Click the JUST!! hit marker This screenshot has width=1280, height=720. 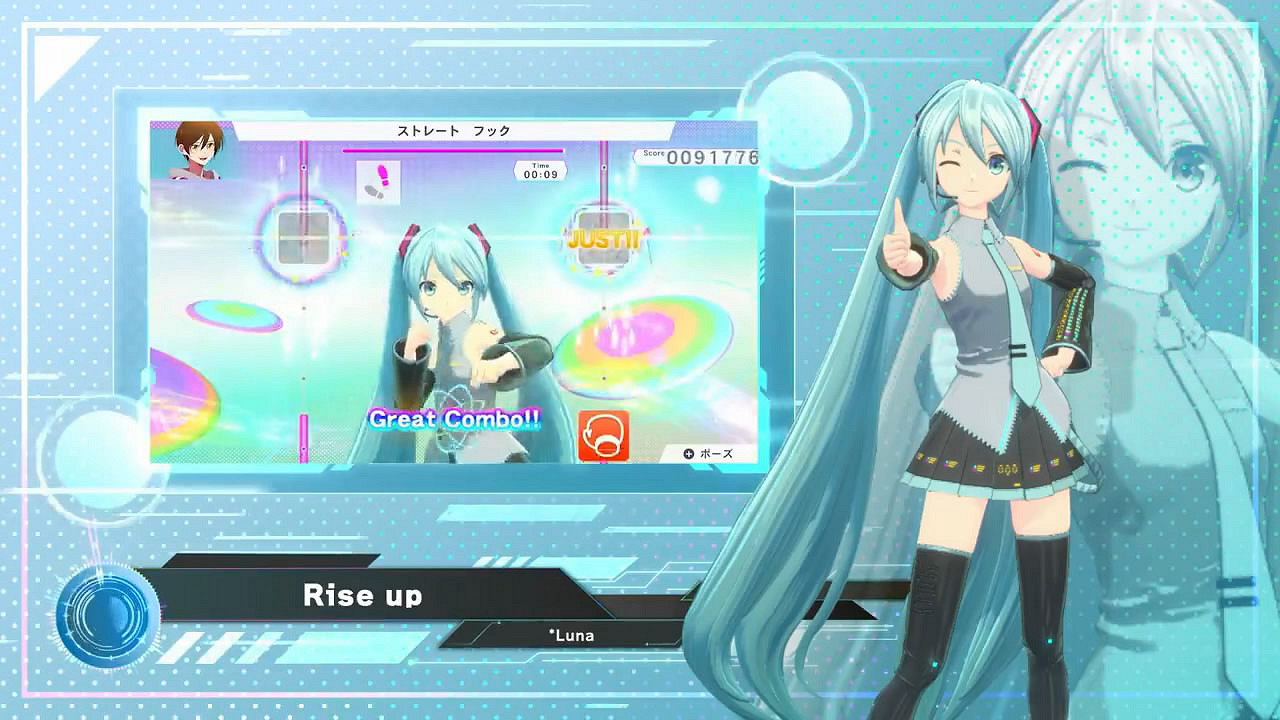click(x=604, y=240)
